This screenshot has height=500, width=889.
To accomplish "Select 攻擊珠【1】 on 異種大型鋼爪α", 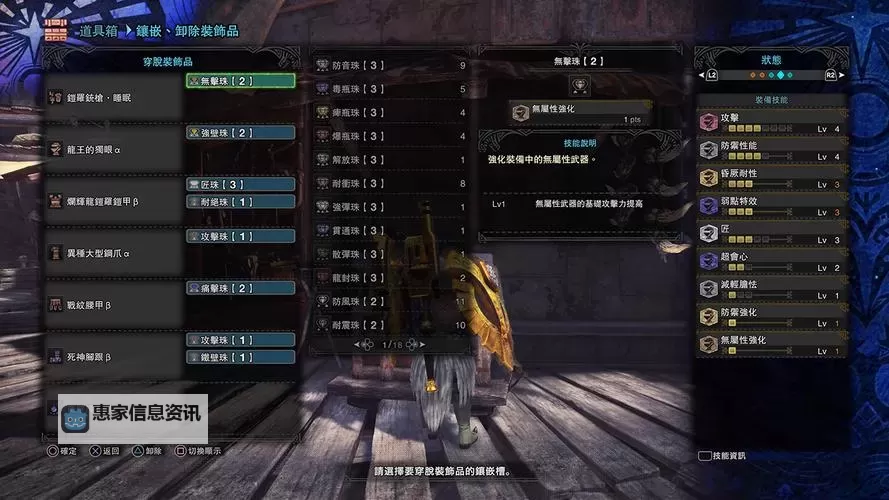I will tap(240, 236).
